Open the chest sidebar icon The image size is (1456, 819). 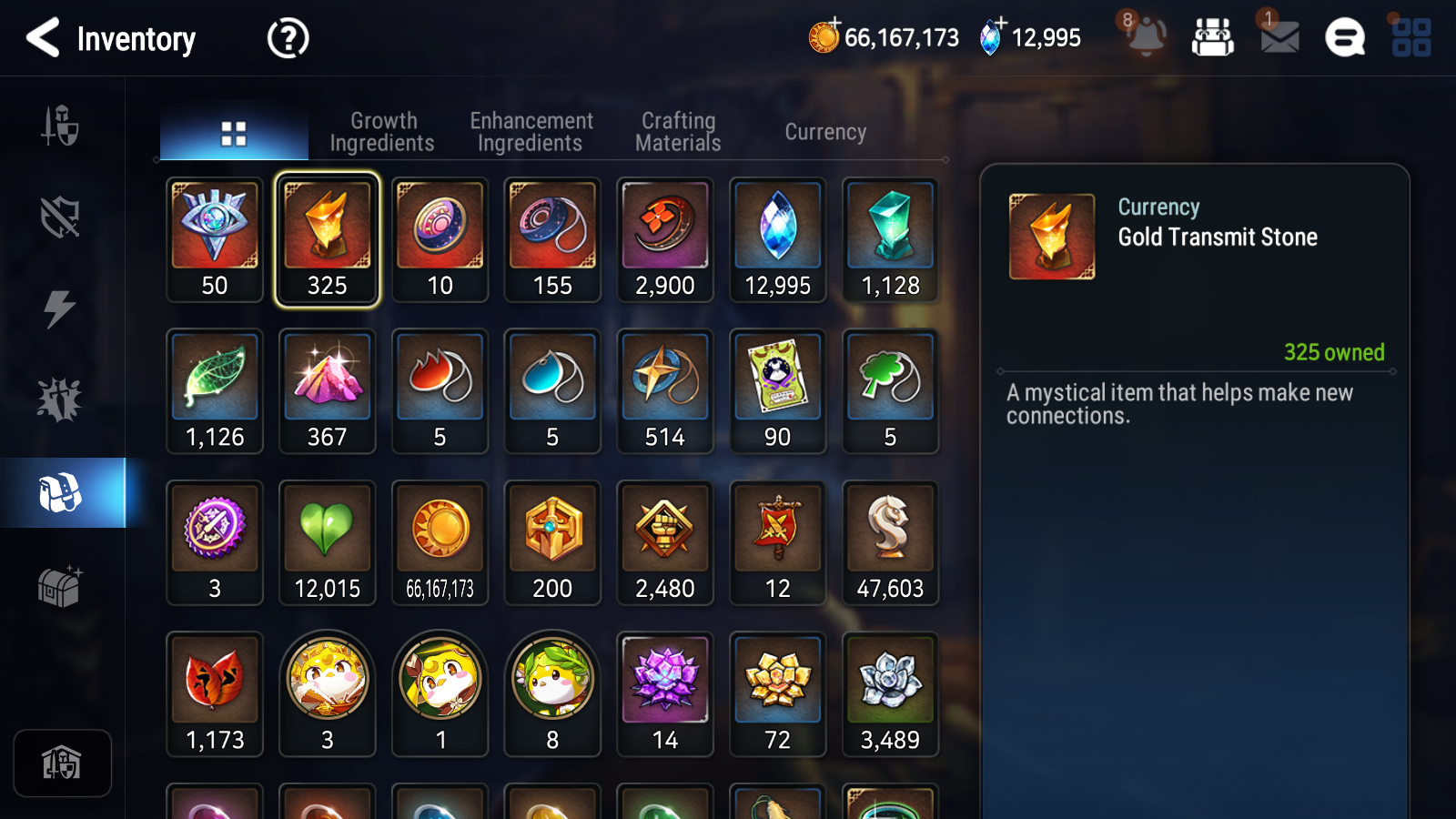(61, 587)
